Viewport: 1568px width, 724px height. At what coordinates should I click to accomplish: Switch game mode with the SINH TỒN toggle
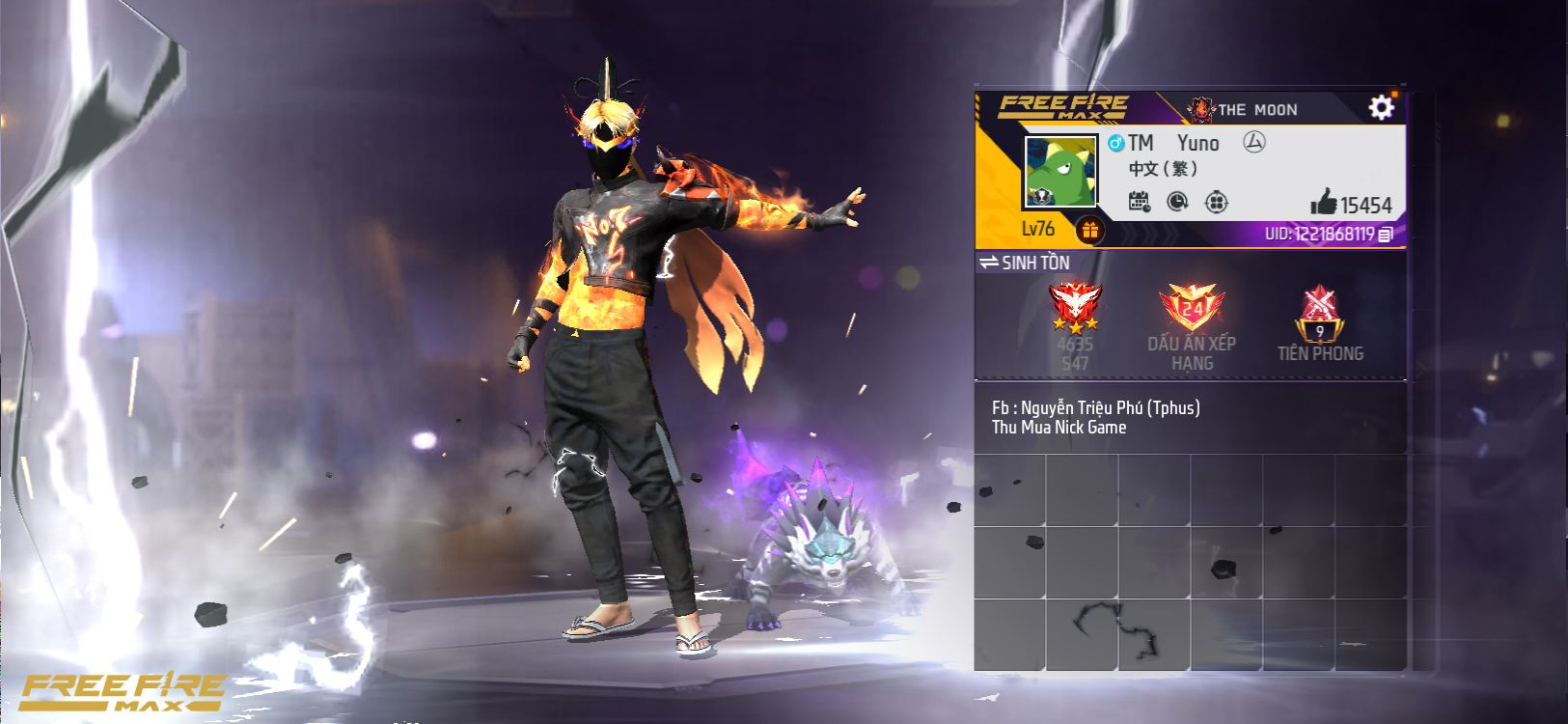tap(1025, 263)
